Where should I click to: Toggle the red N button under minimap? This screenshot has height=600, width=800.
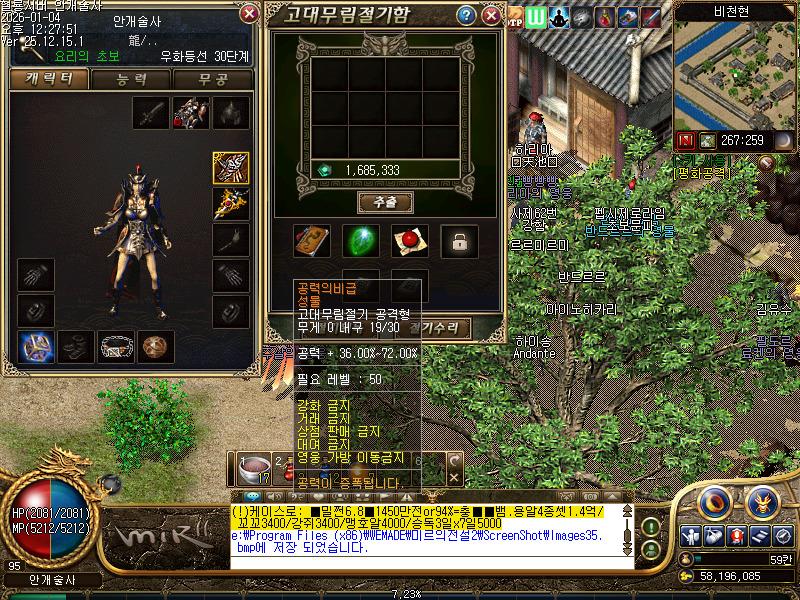686,140
